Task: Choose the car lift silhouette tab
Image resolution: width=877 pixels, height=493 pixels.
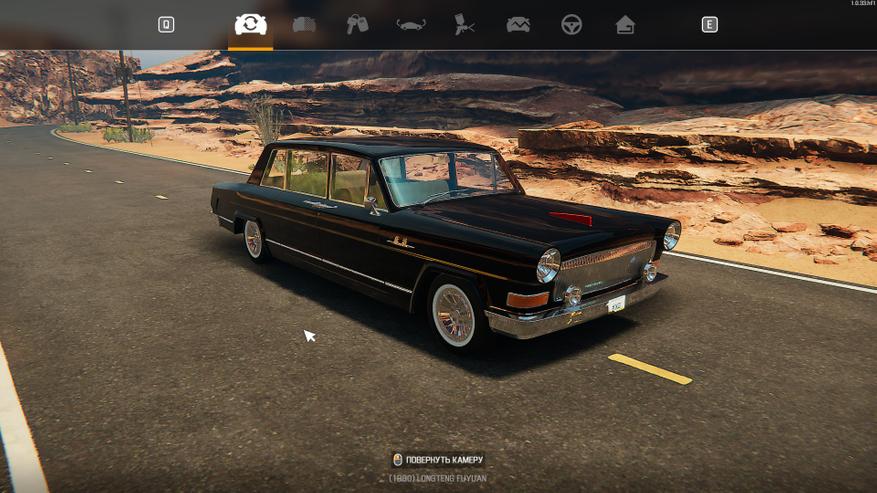Action: (411, 24)
